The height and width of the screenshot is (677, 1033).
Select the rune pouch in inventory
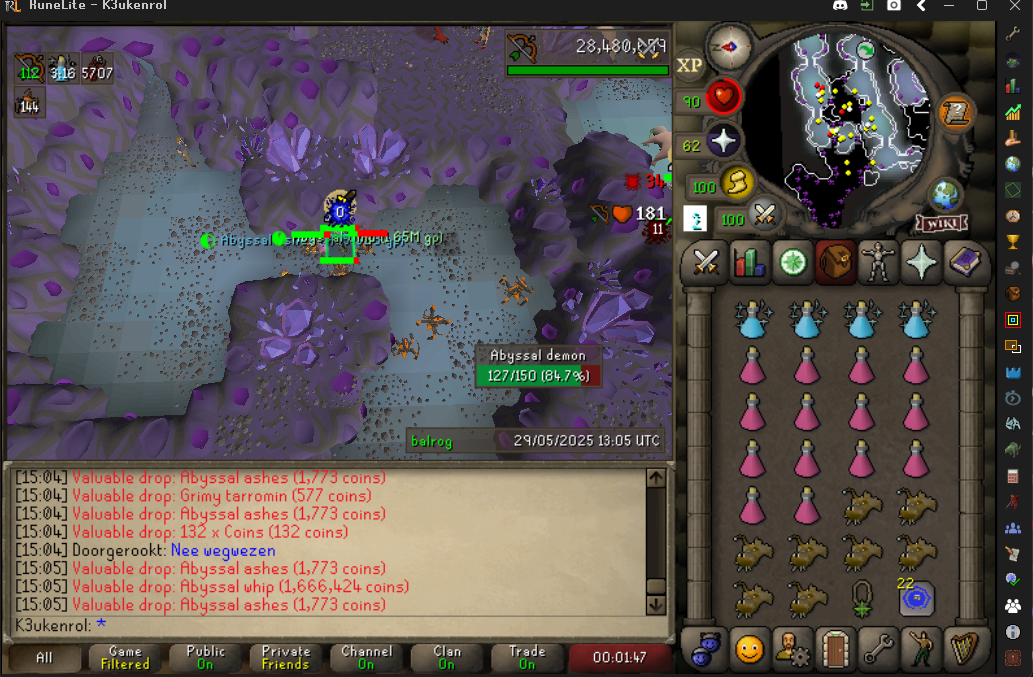916,598
